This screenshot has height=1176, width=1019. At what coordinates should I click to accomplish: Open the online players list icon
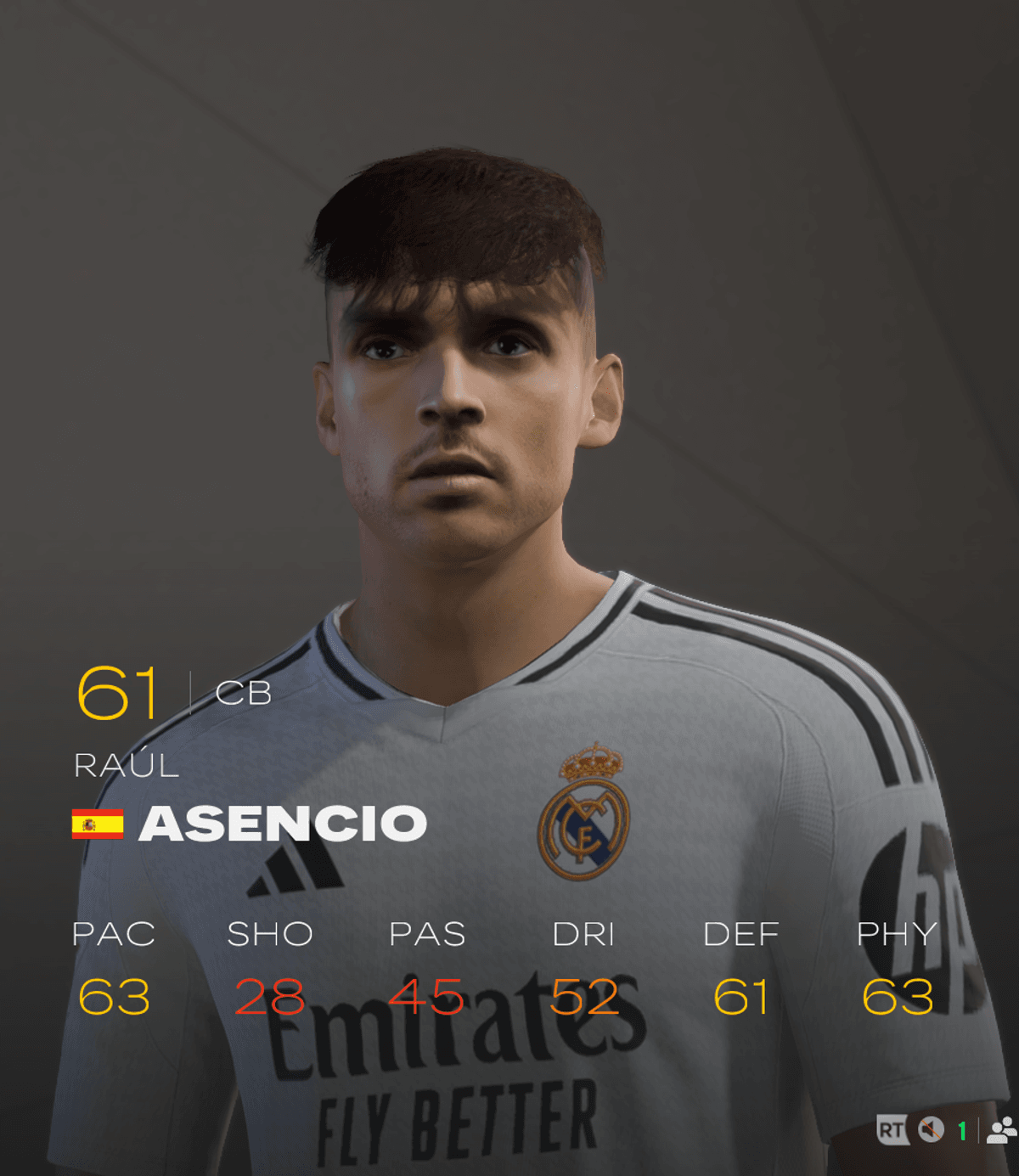pos(1002,1130)
